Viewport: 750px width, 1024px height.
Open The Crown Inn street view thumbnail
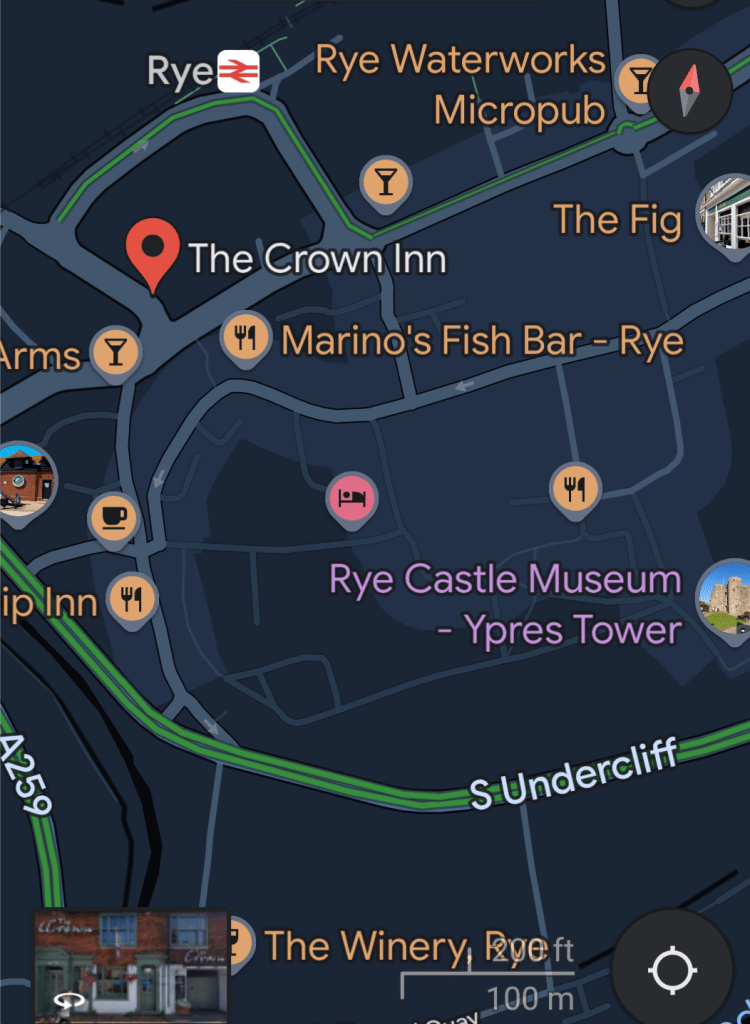click(132, 965)
